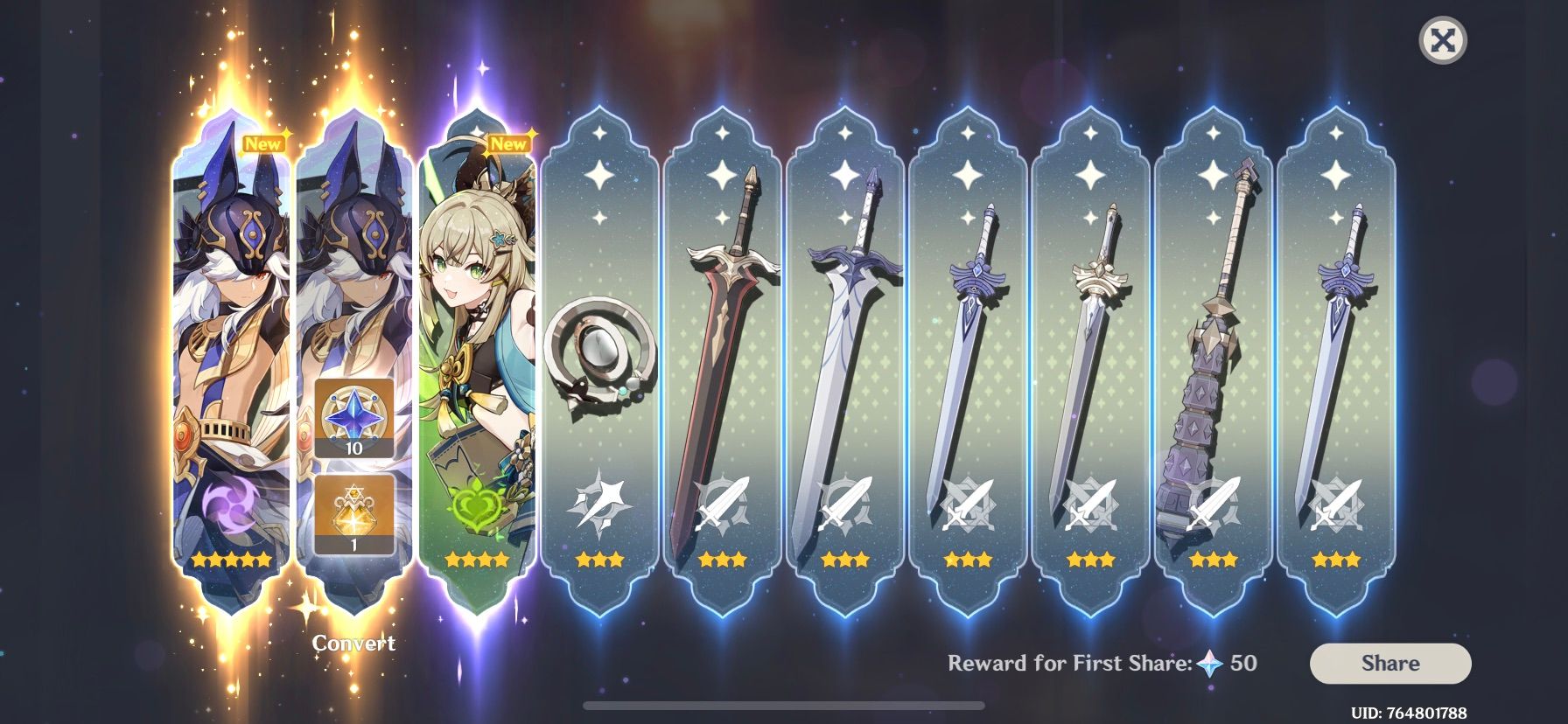This screenshot has height=724, width=1568.
Task: Click the New badge on Kirara's card
Action: point(508,143)
